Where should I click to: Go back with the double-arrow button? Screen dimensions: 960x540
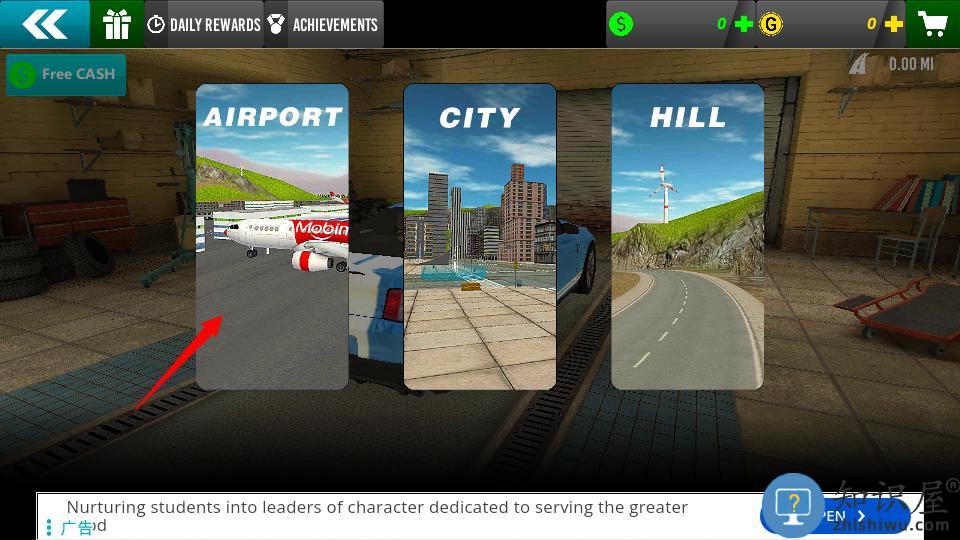pos(44,24)
